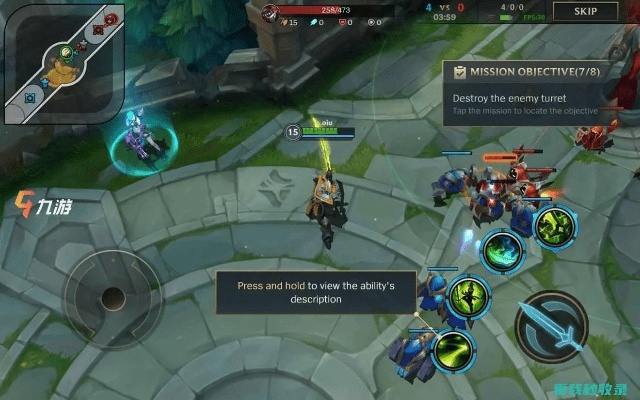Skip the tutorial with the SKIP button
640x400 pixels.
pos(586,11)
